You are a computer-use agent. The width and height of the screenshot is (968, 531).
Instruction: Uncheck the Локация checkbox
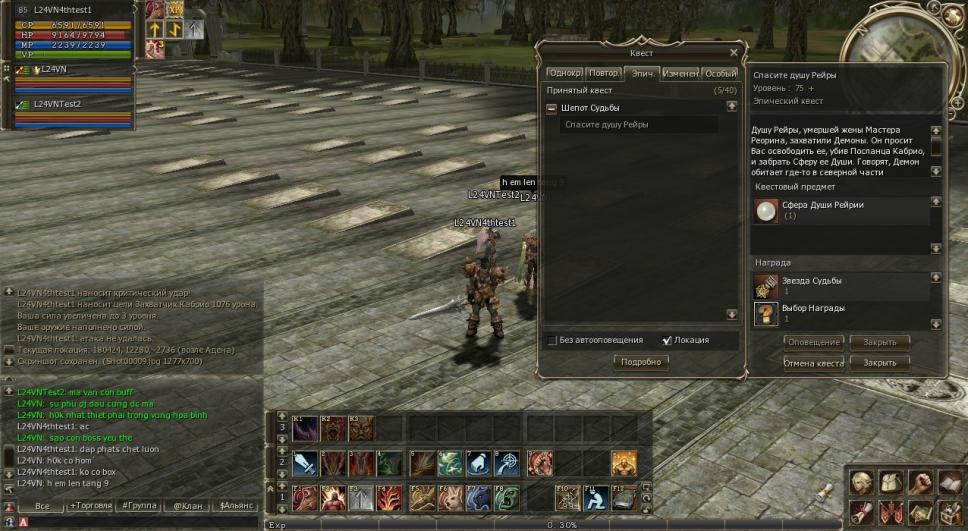[x=667, y=340]
